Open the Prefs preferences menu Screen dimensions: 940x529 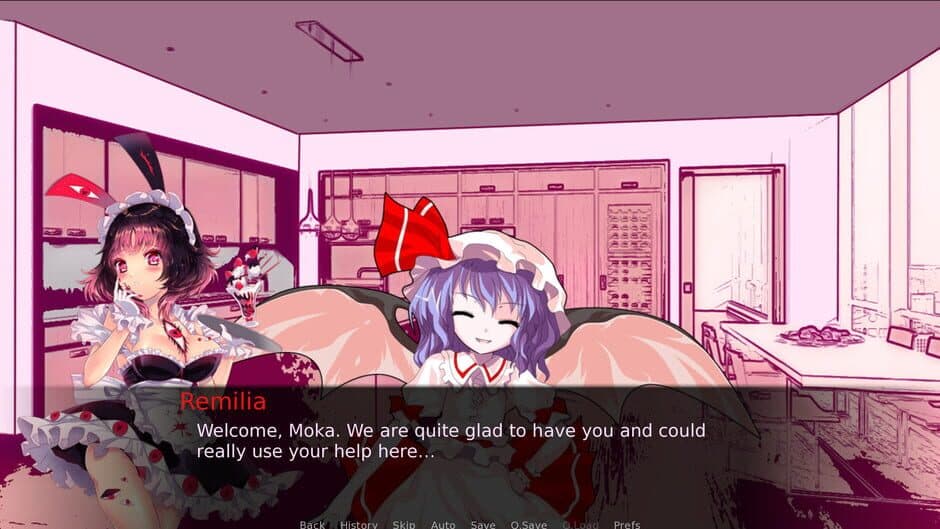(x=627, y=524)
